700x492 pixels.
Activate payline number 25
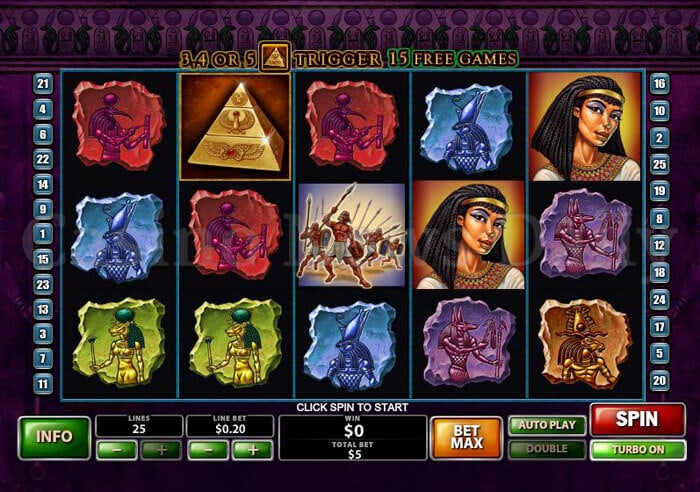[659, 163]
